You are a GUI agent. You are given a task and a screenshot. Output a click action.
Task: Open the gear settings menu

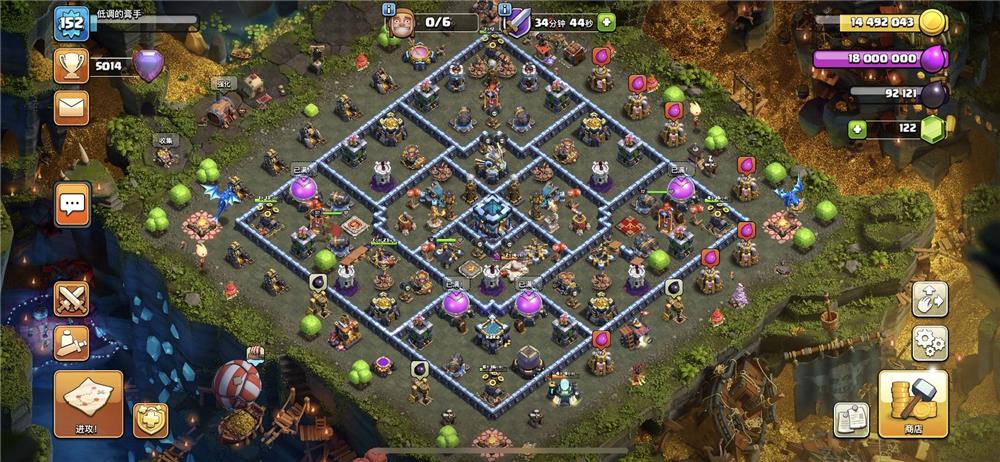pos(929,343)
